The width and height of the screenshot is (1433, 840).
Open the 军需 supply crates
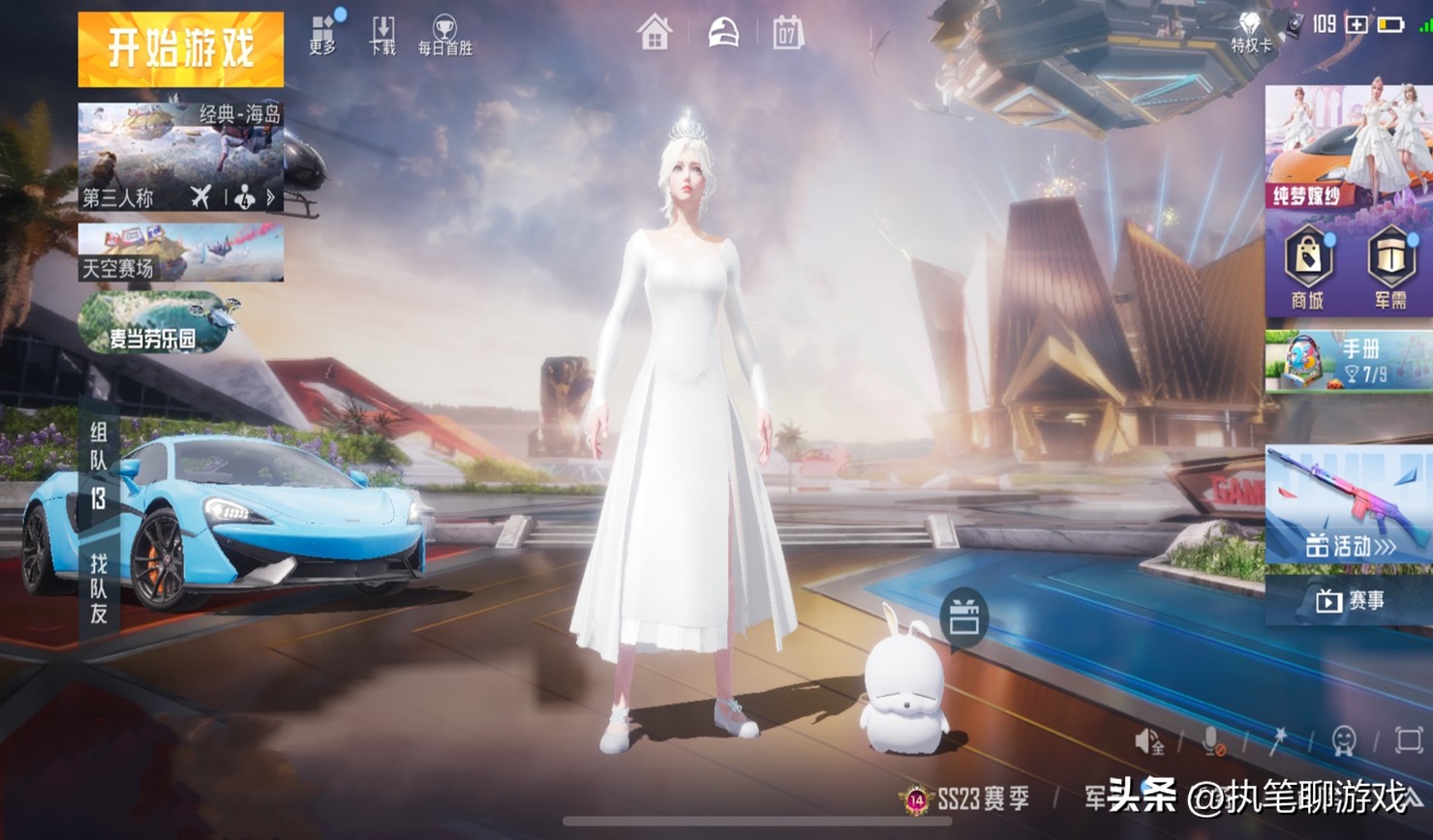1390,268
